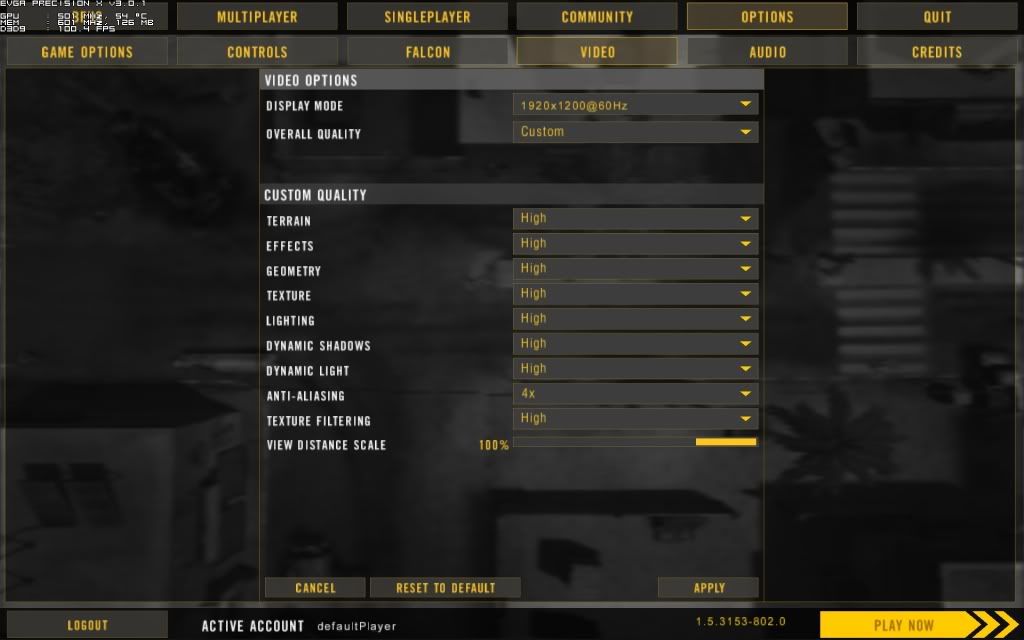Start the game with Play Now

click(x=903, y=625)
